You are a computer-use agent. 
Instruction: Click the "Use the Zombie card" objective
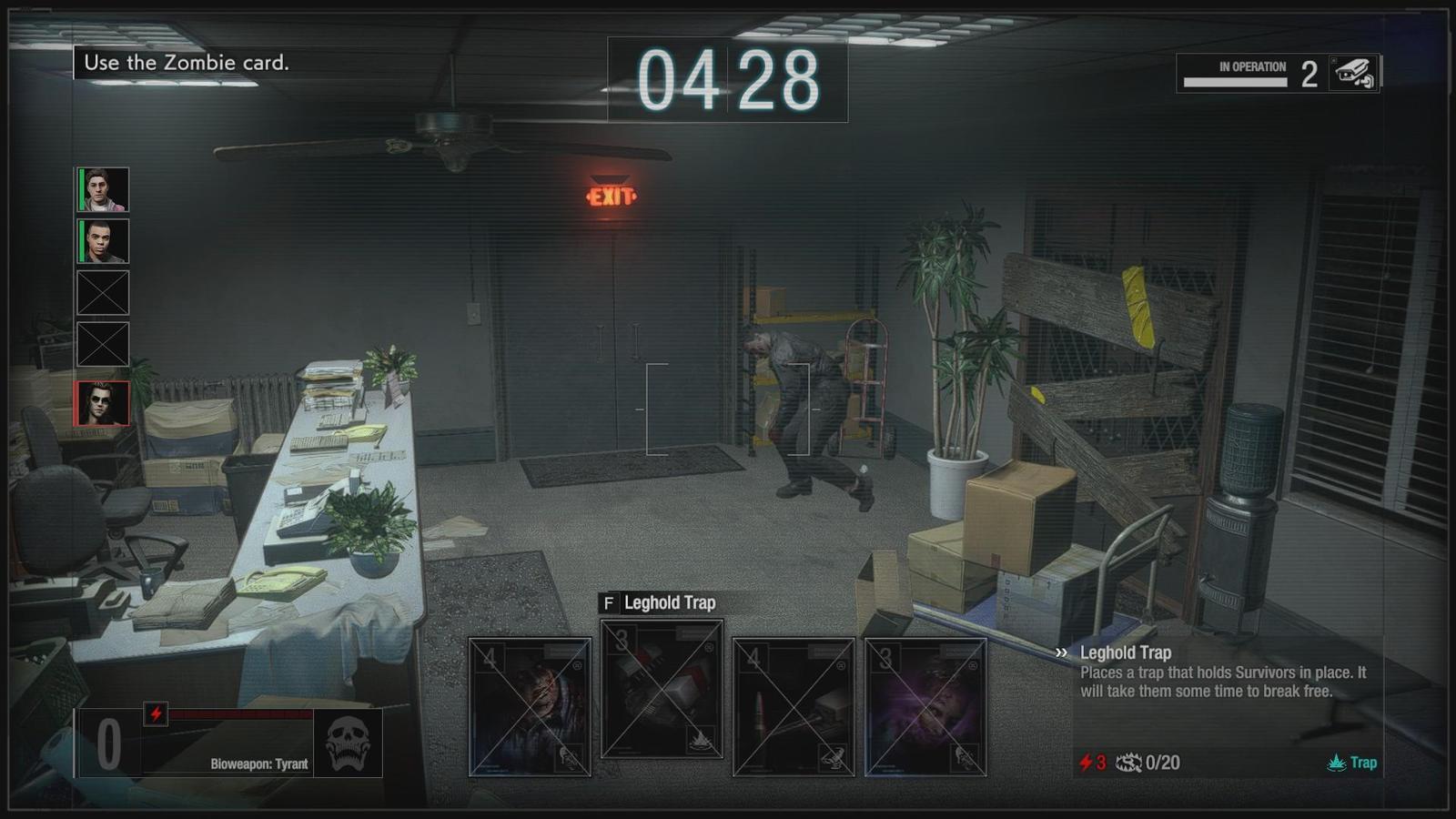187,63
